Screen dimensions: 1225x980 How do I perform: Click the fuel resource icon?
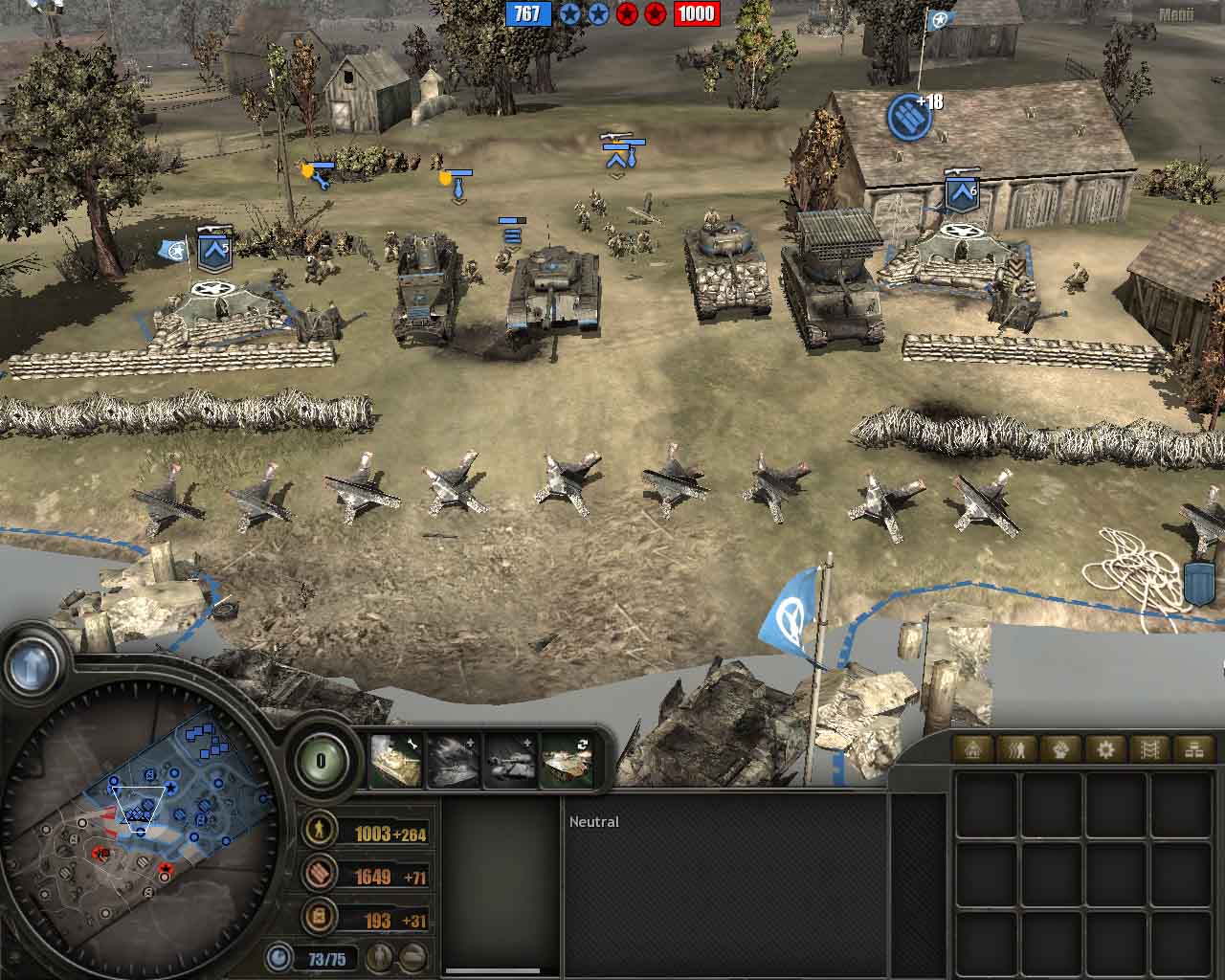[x=319, y=918]
